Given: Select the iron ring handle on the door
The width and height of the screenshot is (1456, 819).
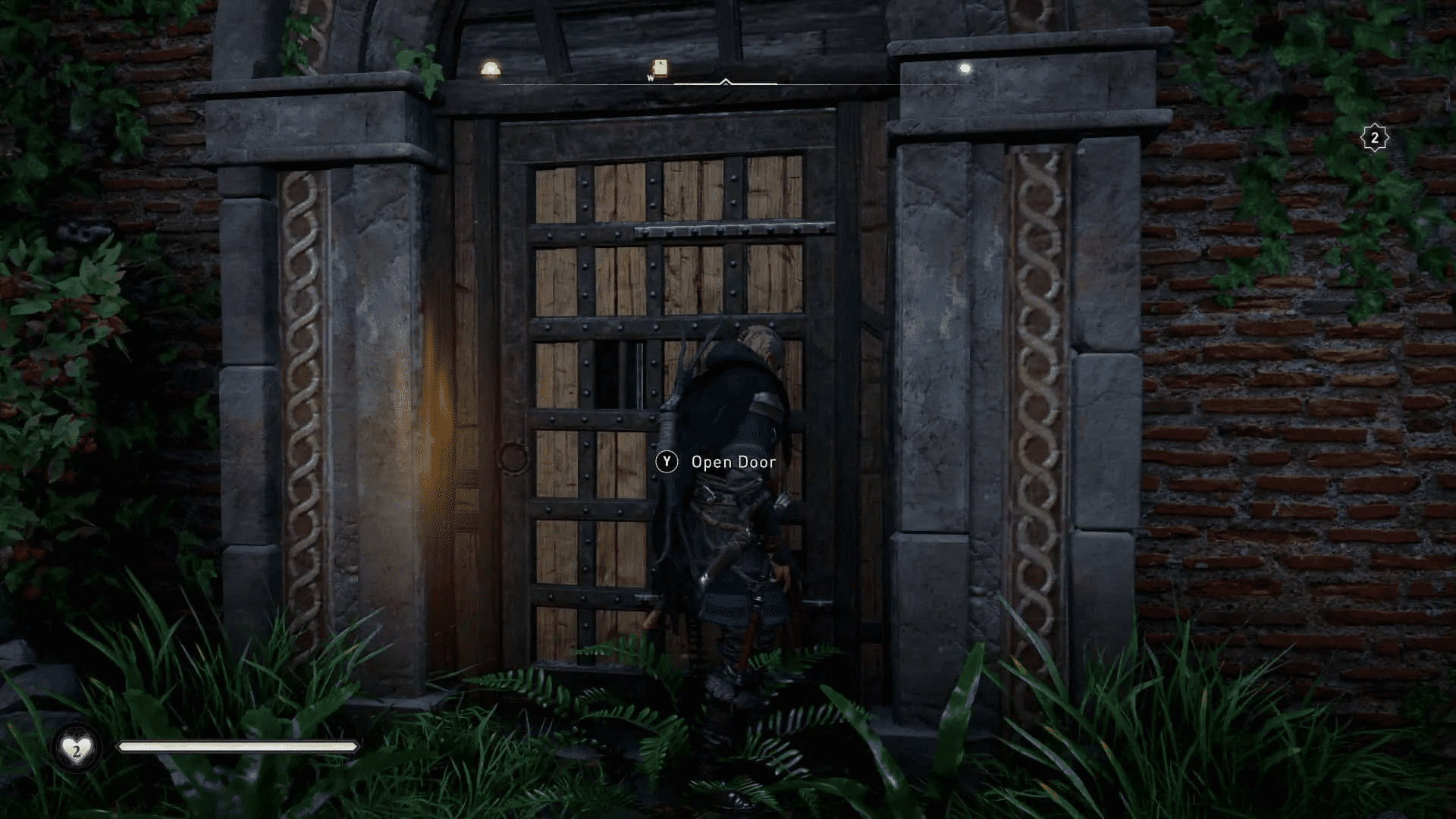Looking at the screenshot, I should pyautogui.click(x=513, y=457).
